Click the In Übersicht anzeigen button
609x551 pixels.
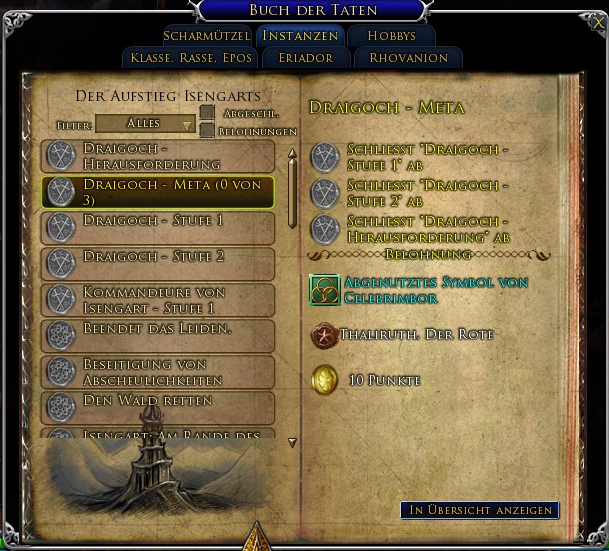point(479,510)
